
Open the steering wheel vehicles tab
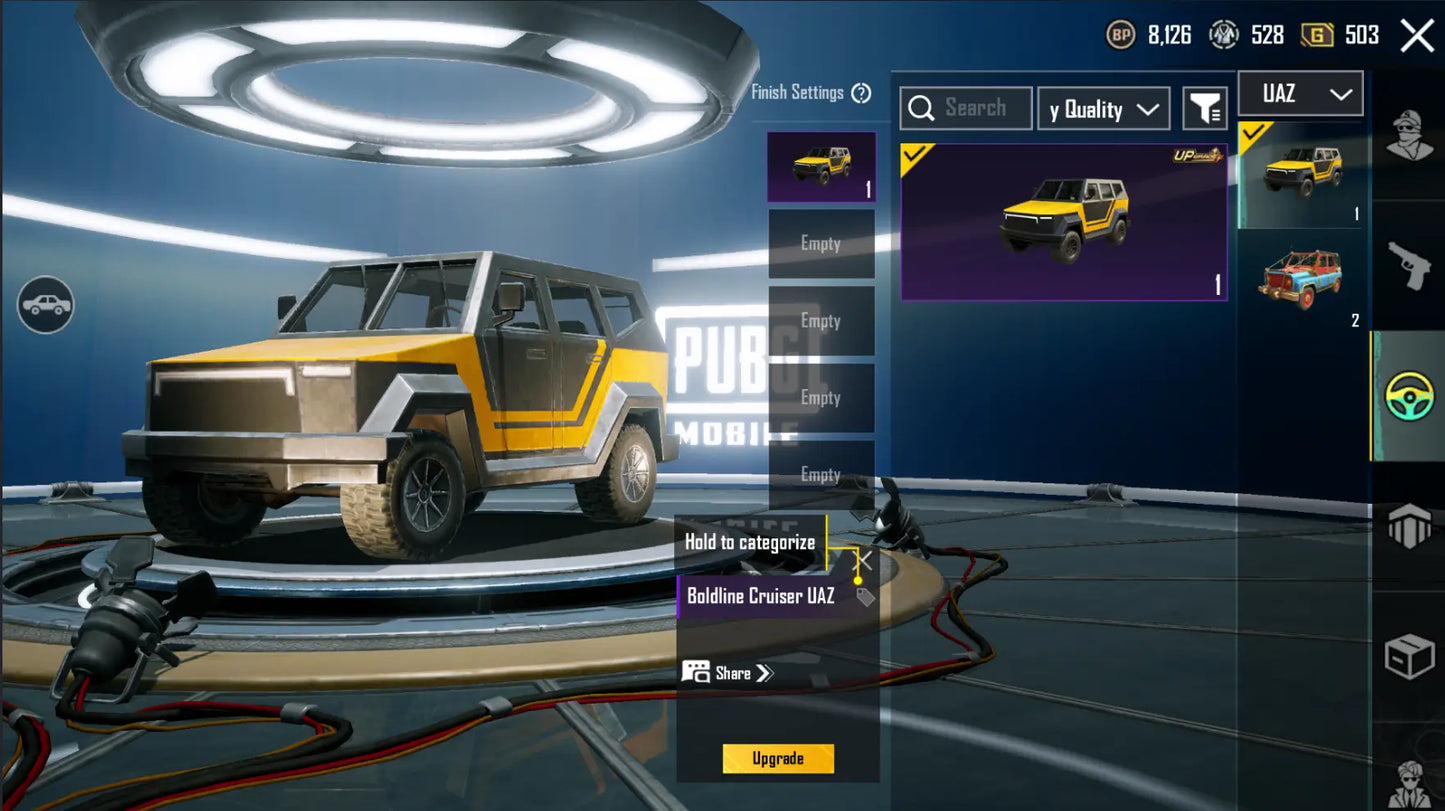pyautogui.click(x=1409, y=396)
